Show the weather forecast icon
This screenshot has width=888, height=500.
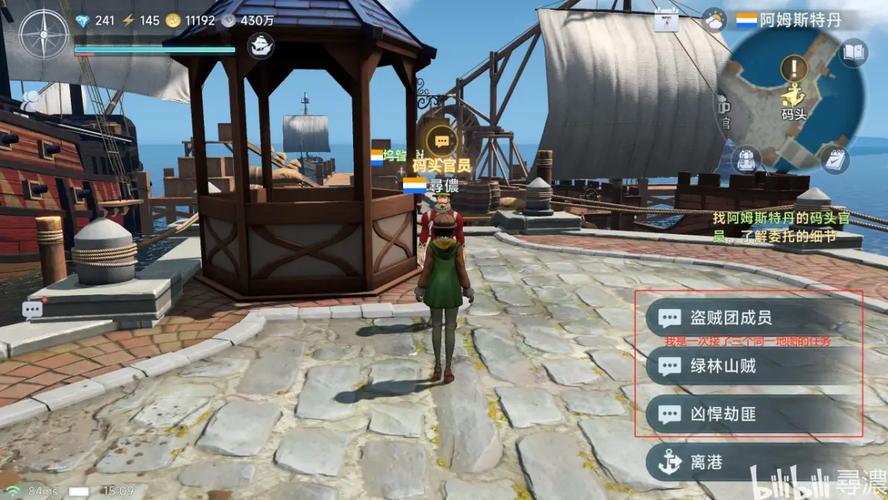pyautogui.click(x=714, y=19)
